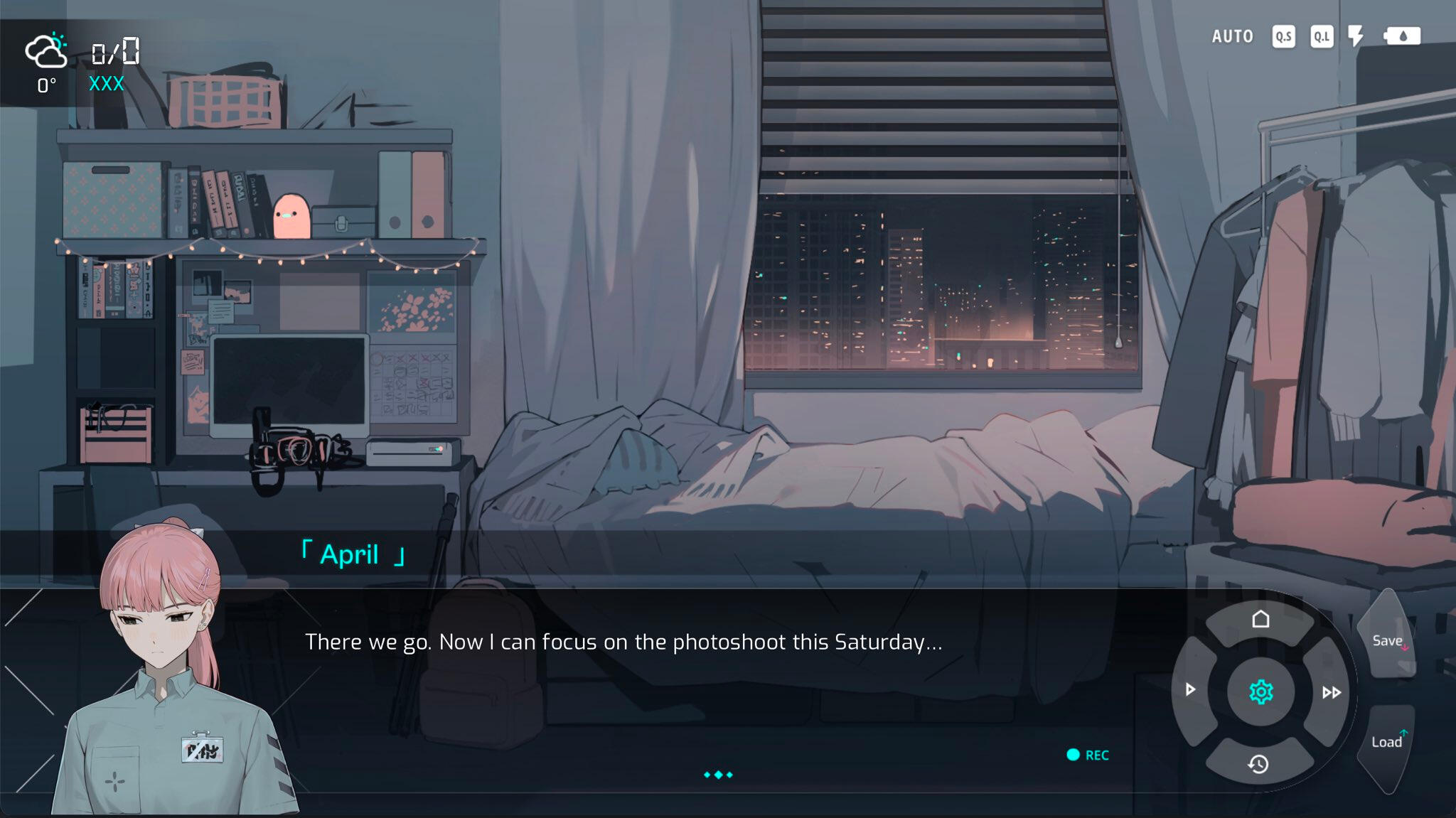1456x818 pixels.
Task: Quick load with the Q.L button
Action: point(1322,36)
